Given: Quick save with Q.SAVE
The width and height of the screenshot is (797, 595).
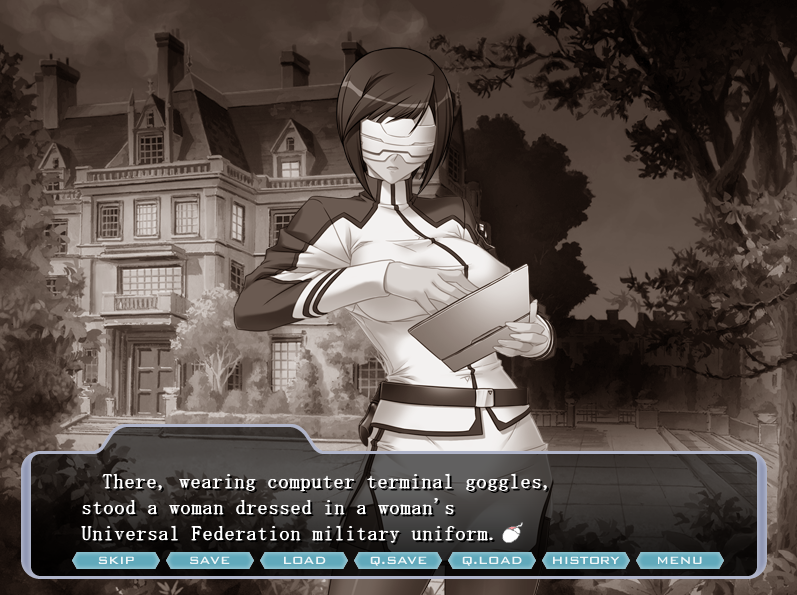Looking at the screenshot, I should (x=398, y=560).
